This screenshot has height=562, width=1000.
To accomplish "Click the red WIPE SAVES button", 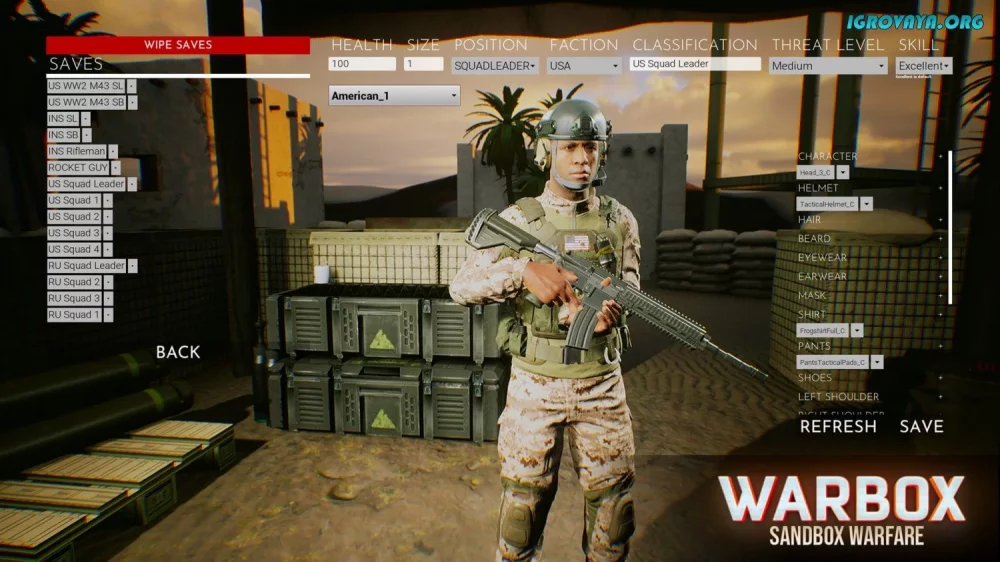I will pos(178,45).
